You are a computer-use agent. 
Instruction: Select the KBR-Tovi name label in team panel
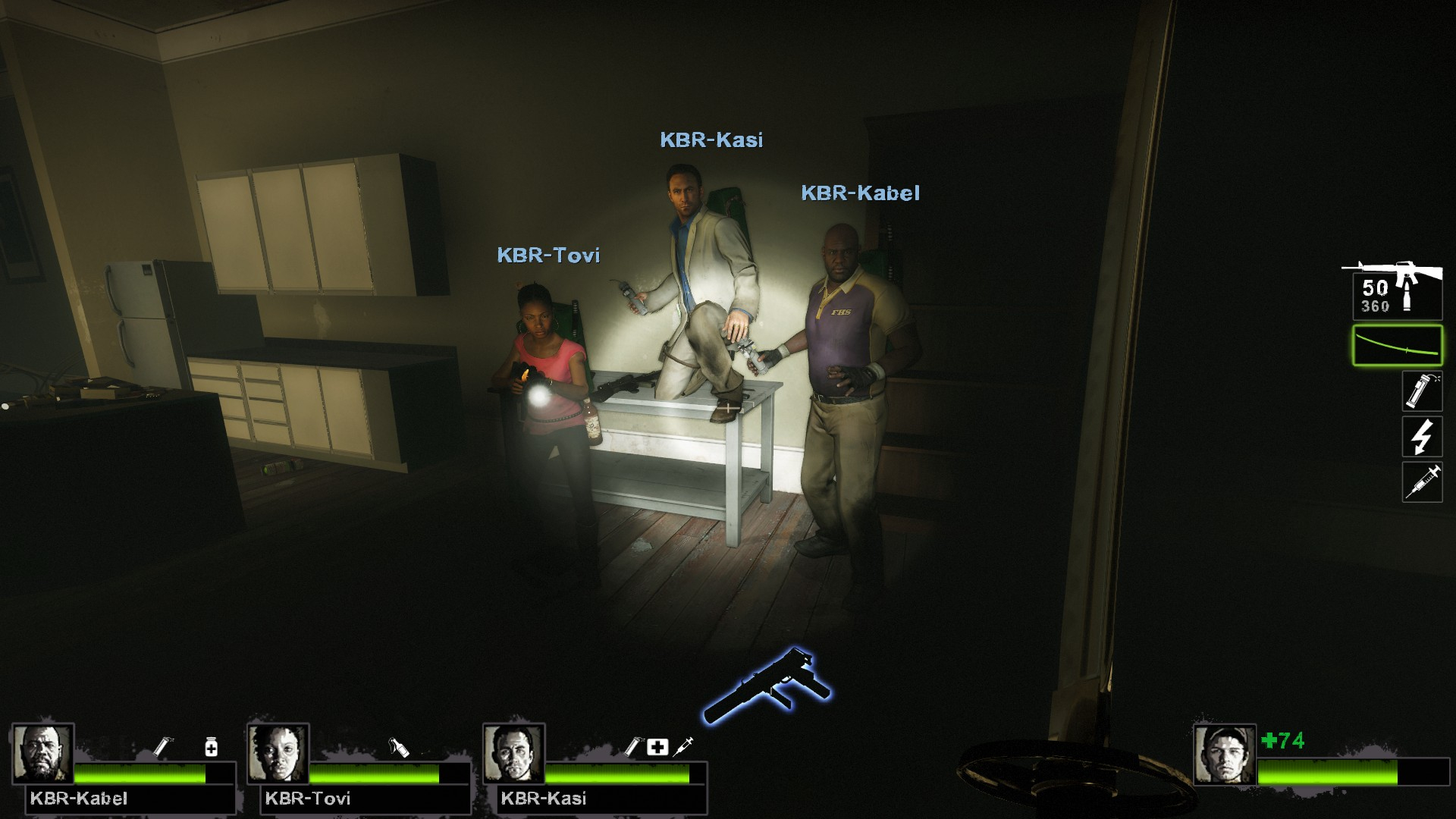(308, 799)
